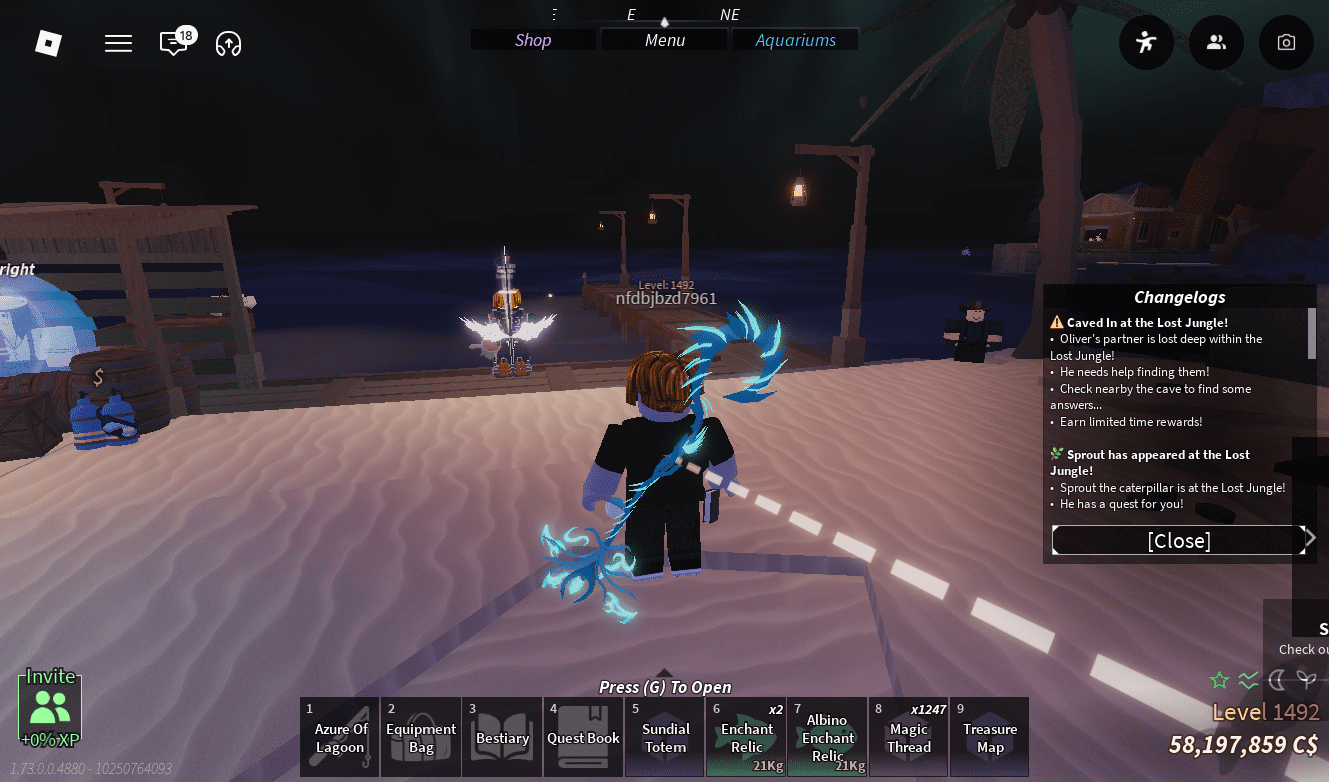Open the friends list people icon

(x=1216, y=42)
